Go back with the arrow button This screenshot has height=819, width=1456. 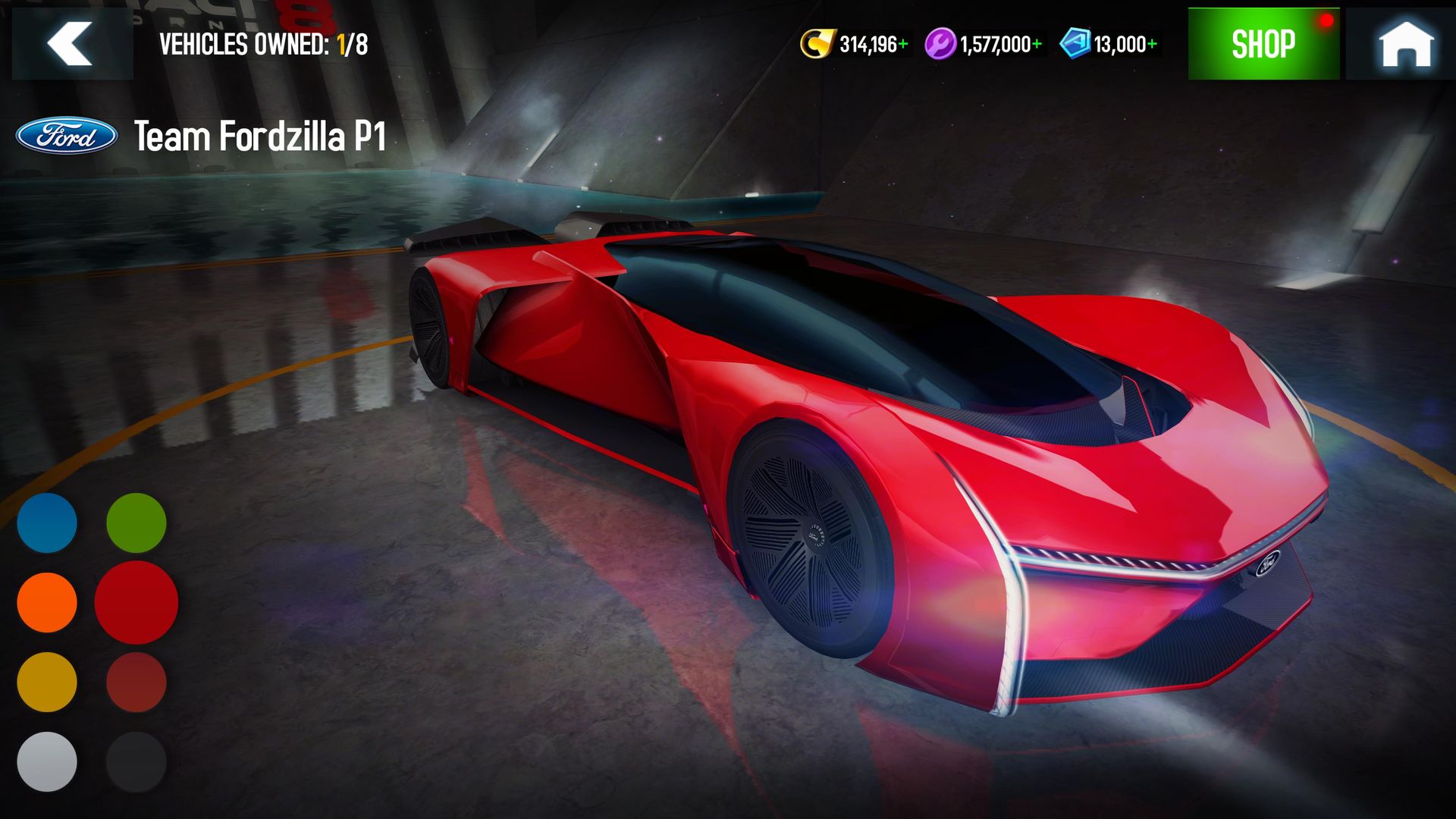coord(71,44)
